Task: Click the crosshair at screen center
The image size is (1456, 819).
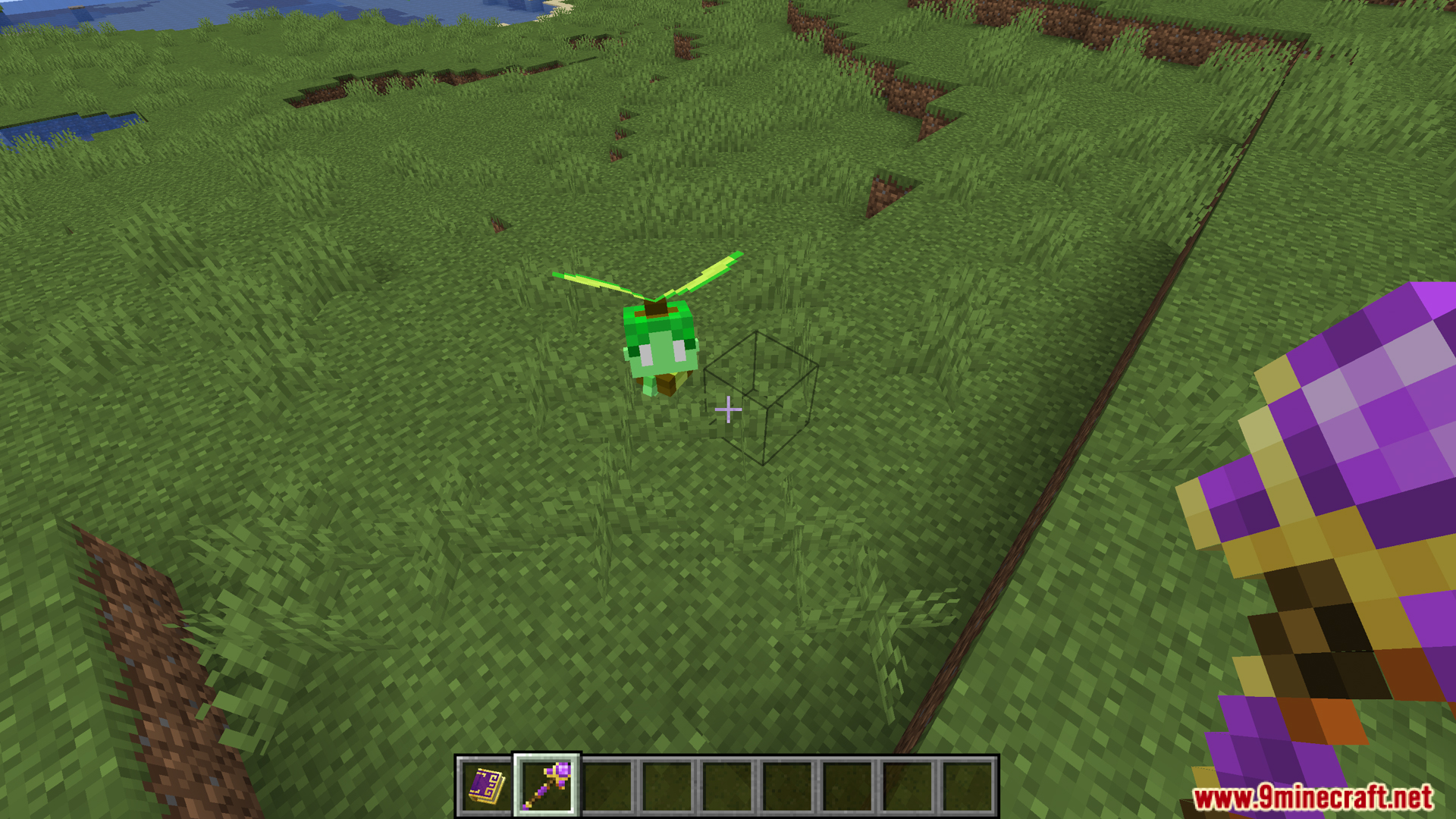Action: [728, 409]
